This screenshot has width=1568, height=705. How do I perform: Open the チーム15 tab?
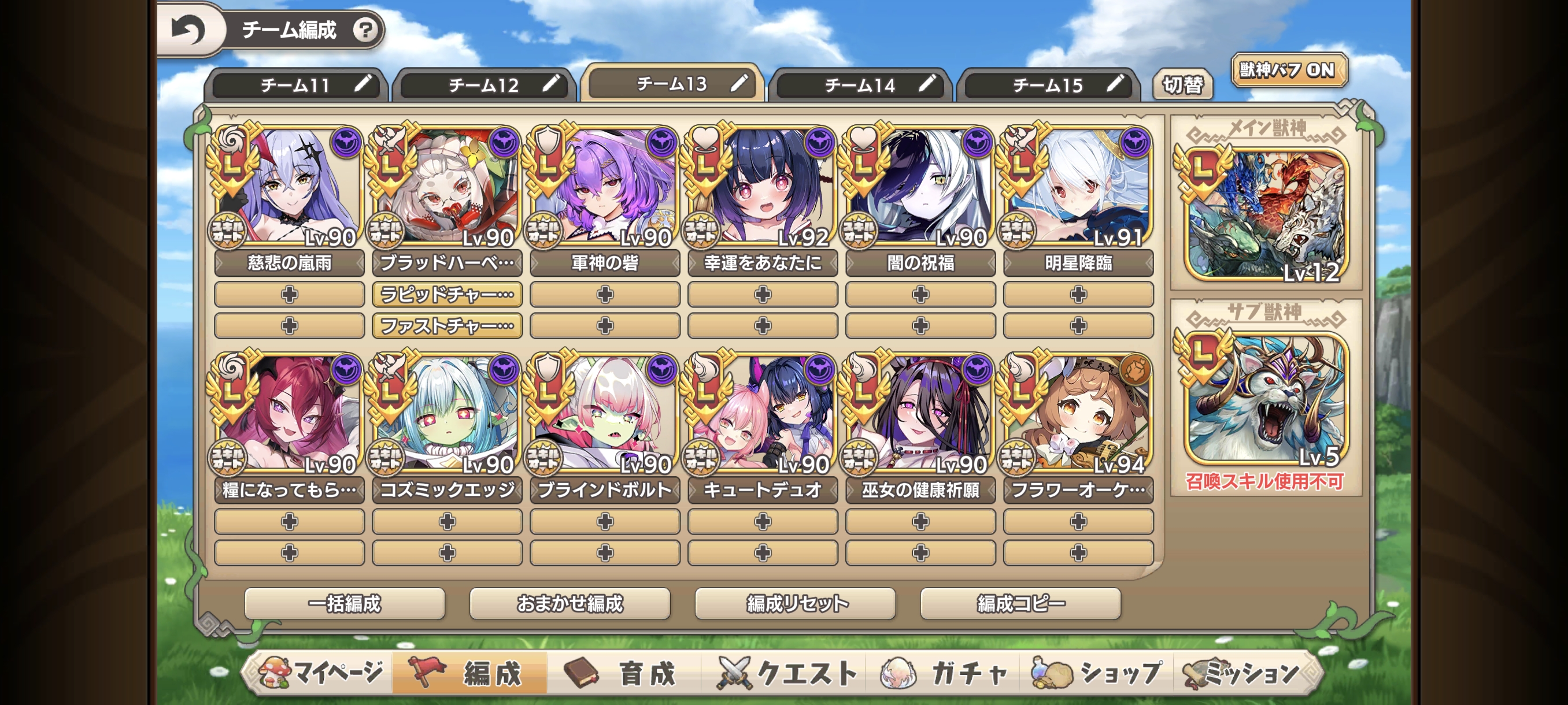click(1048, 85)
